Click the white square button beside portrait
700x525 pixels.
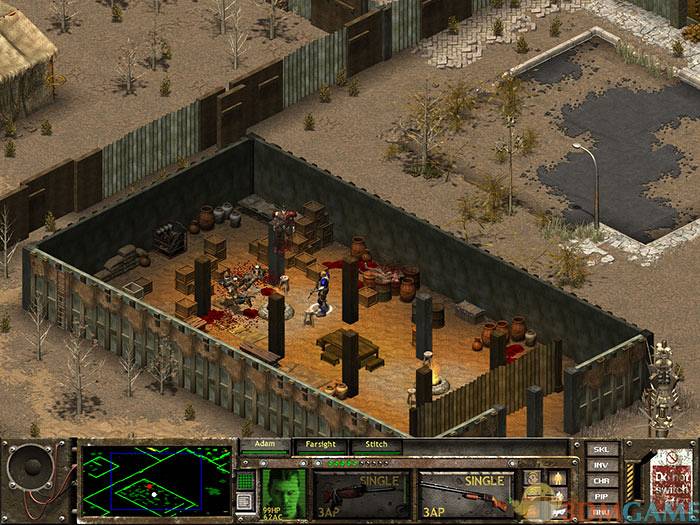246,503
